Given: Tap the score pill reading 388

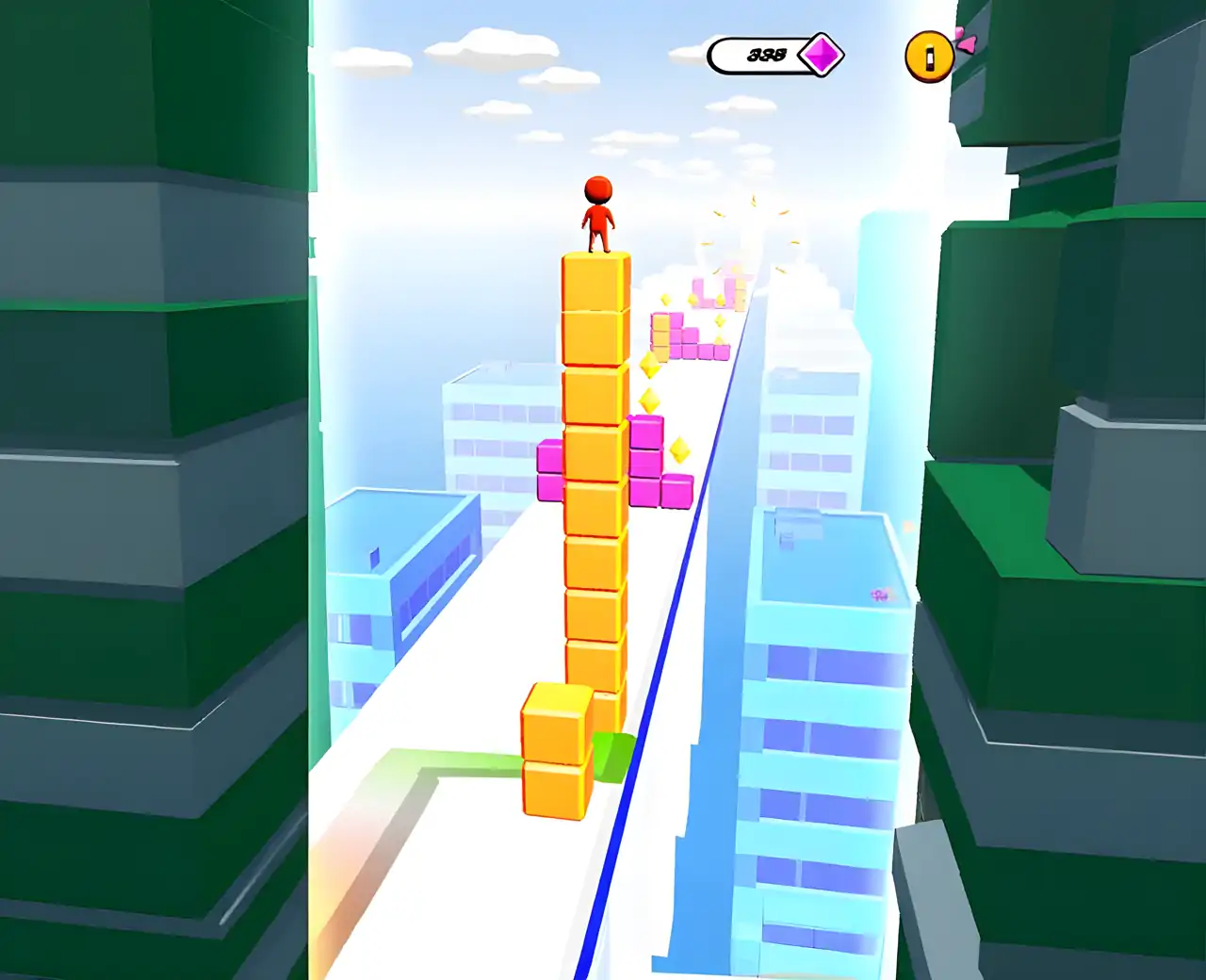Looking at the screenshot, I should pos(768,54).
